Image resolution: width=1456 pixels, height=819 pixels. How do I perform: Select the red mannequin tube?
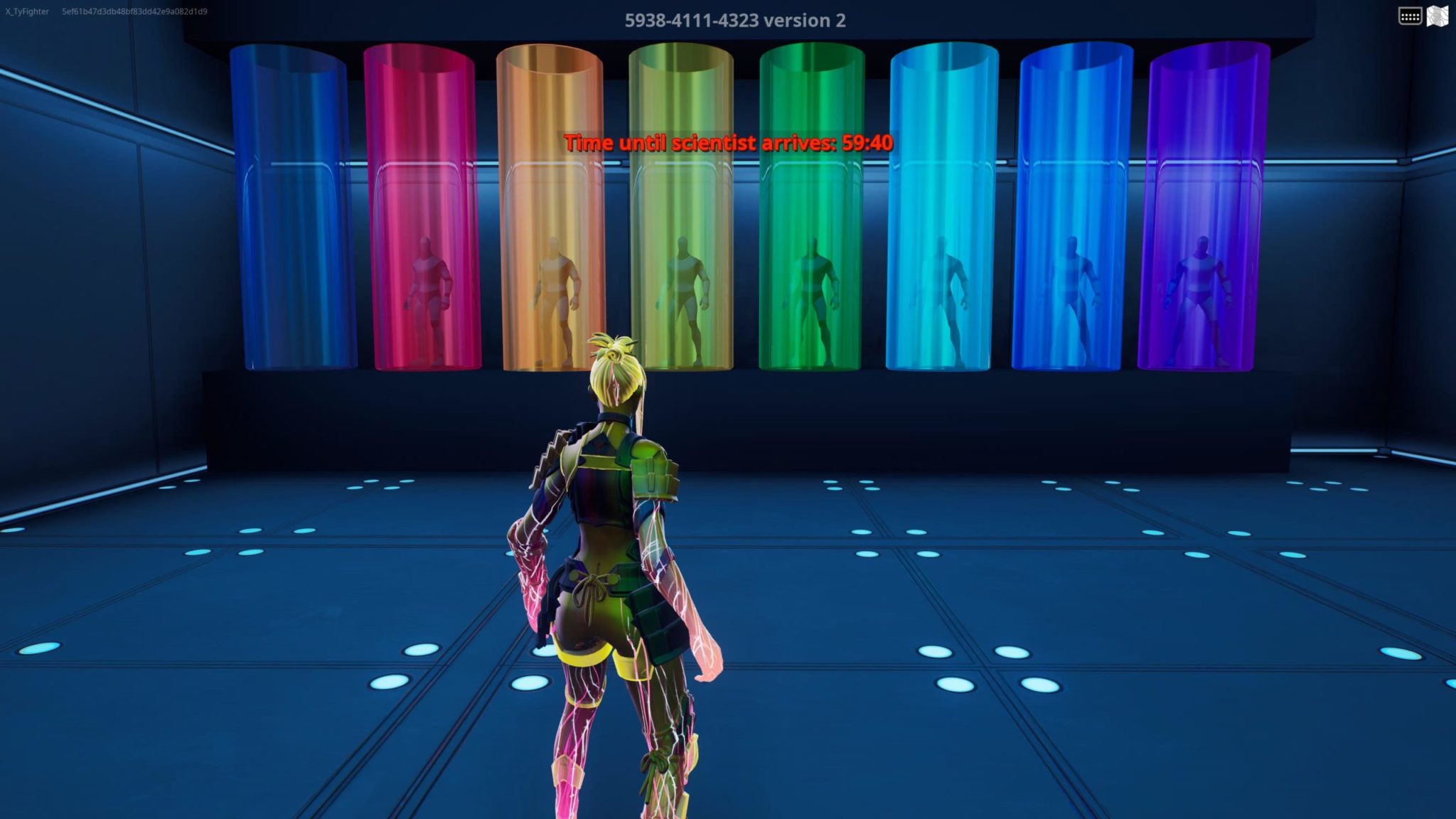(x=420, y=213)
